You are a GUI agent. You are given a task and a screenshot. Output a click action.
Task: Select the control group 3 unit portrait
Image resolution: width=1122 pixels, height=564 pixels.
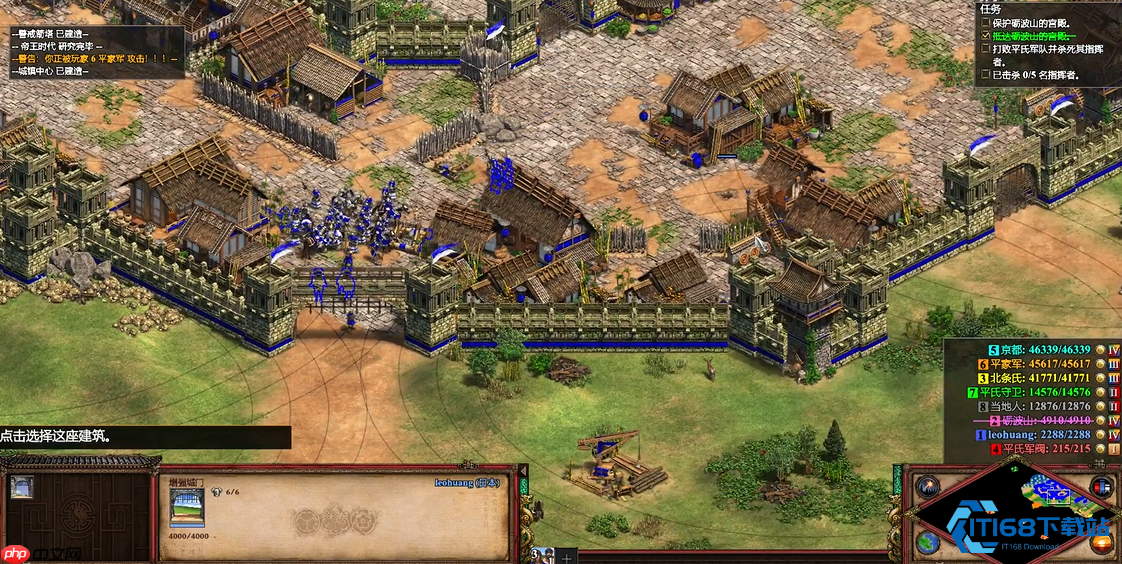pyautogui.click(x=541, y=556)
